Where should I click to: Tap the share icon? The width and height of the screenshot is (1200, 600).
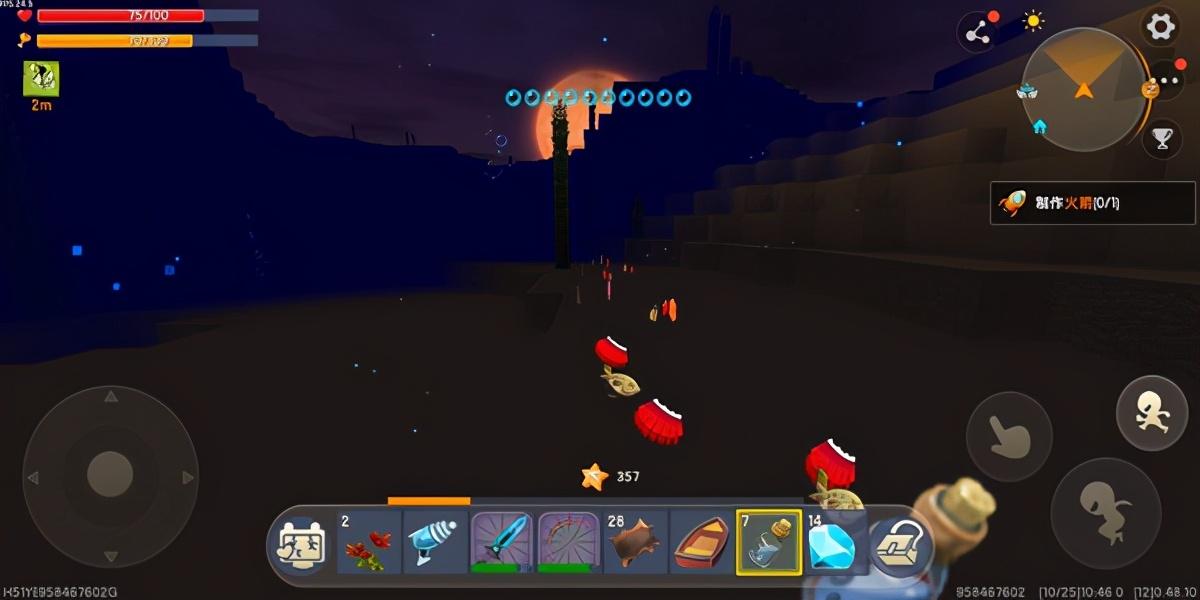(978, 33)
